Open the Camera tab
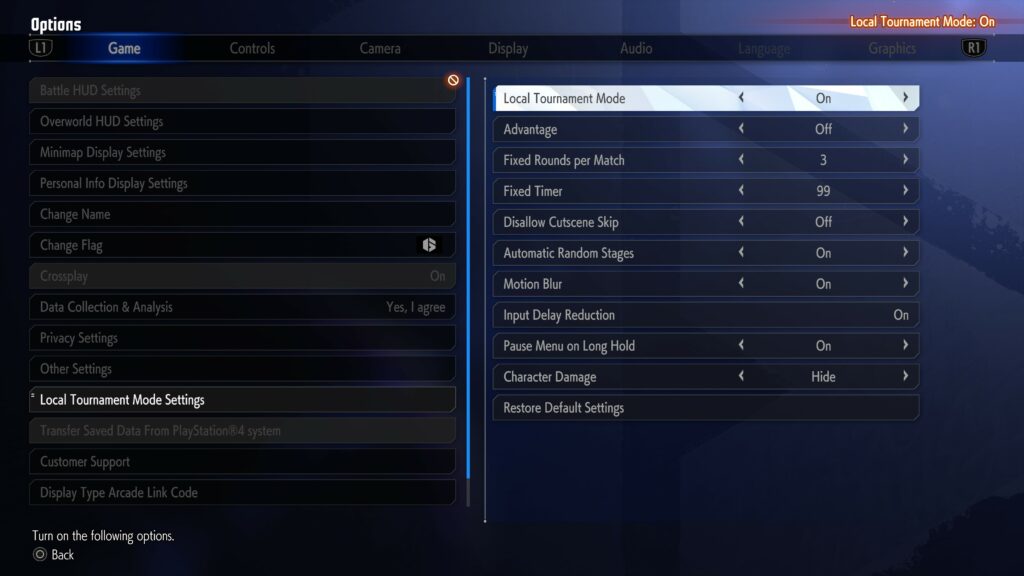This screenshot has height=576, width=1024. tap(380, 48)
